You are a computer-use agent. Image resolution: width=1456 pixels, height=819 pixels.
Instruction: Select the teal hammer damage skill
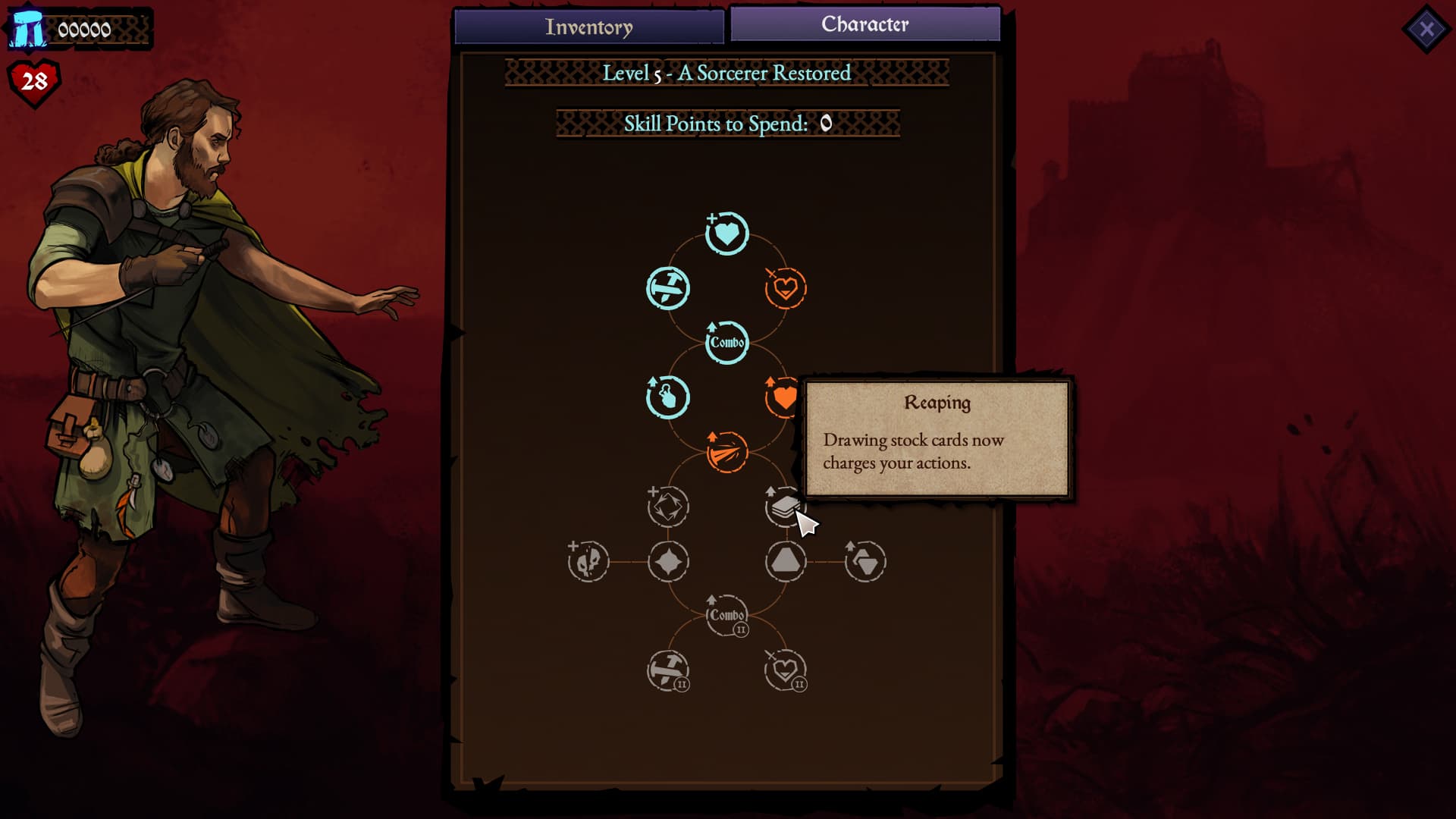point(667,288)
